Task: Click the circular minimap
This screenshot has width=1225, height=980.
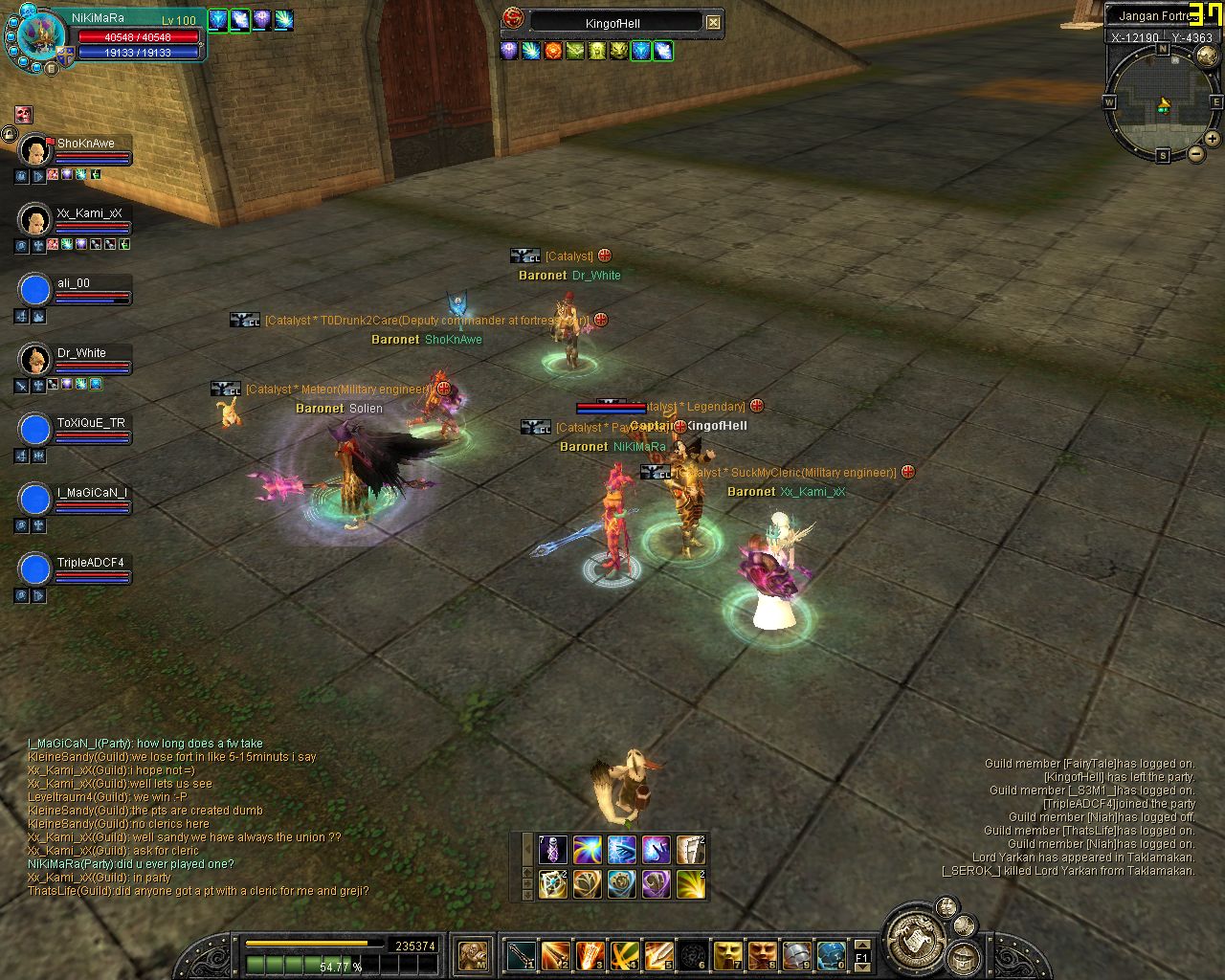Action: click(x=1163, y=102)
